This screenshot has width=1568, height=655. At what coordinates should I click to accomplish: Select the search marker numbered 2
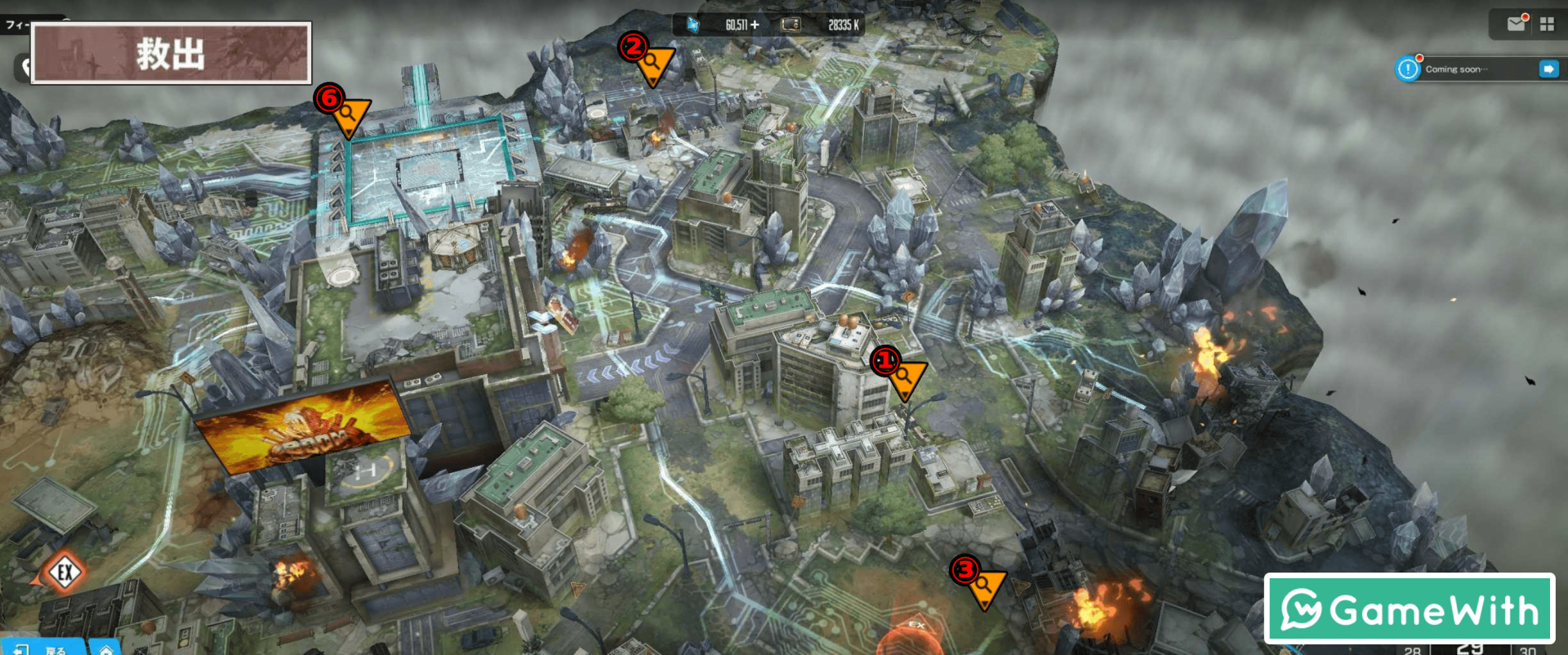tap(653, 64)
